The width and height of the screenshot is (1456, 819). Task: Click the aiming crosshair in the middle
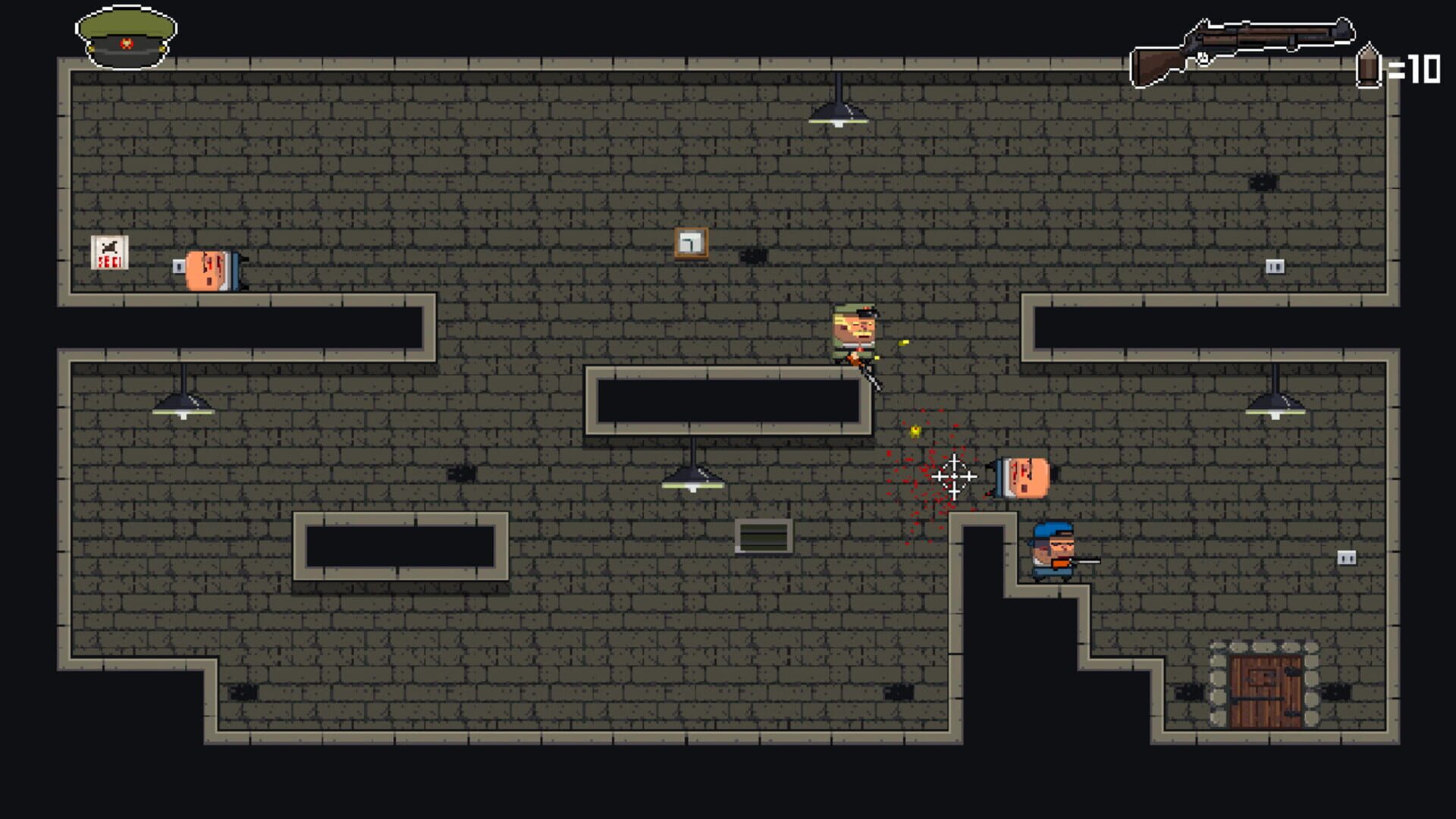click(956, 475)
